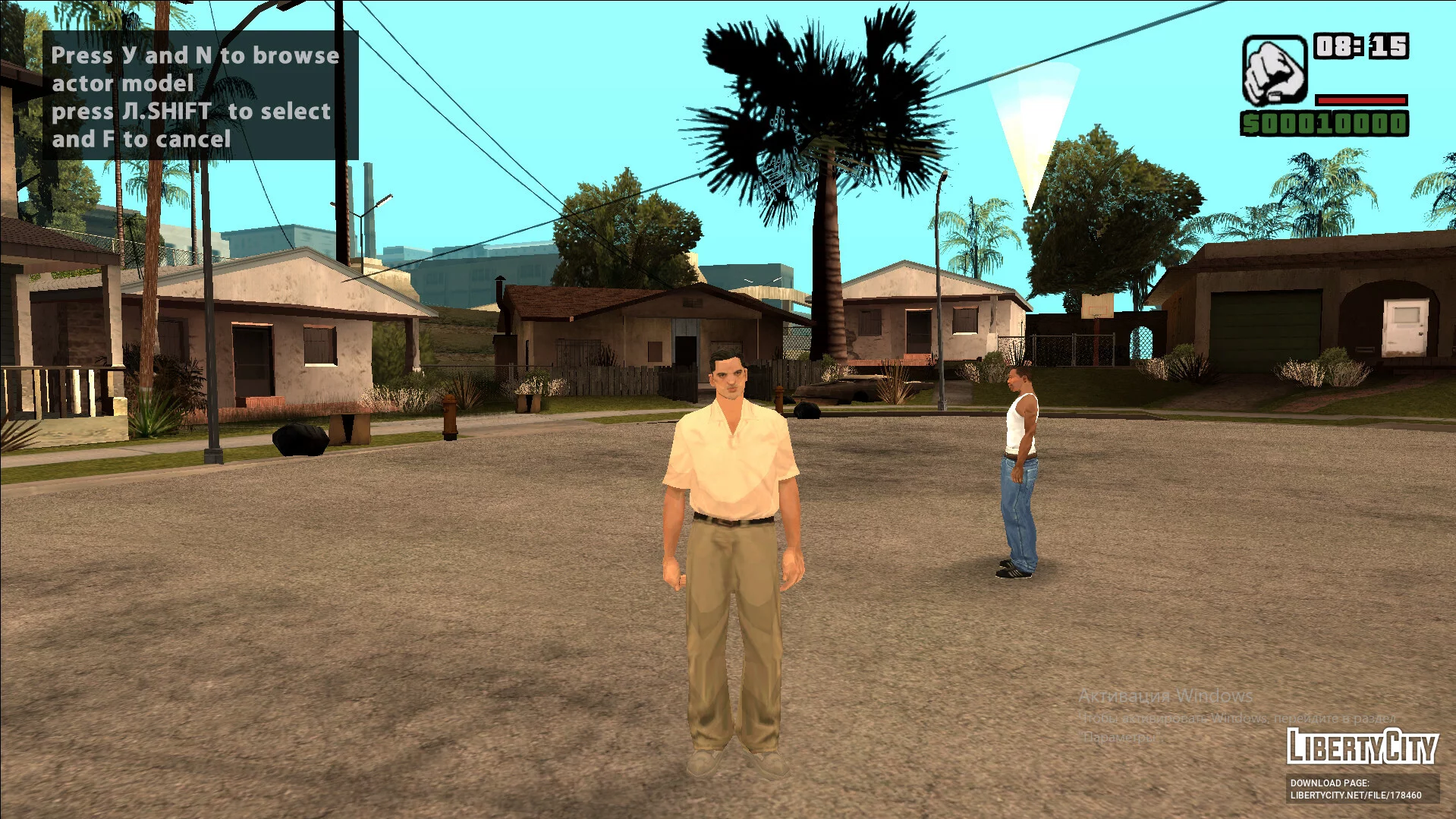Open the LibertyCity logo watermark
Screen dimensions: 1456x819
1362,747
